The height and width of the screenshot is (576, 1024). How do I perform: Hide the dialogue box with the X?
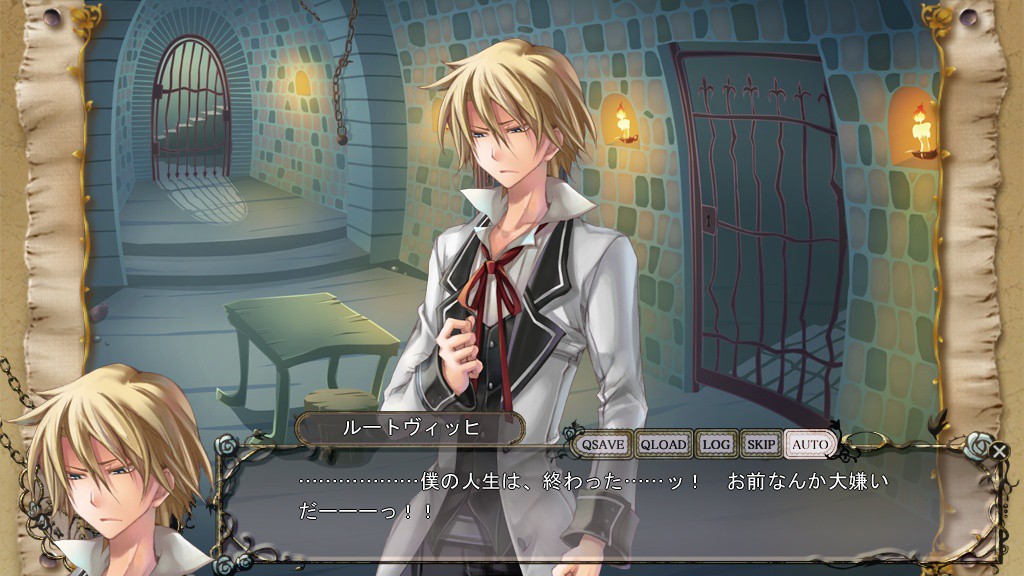click(999, 451)
